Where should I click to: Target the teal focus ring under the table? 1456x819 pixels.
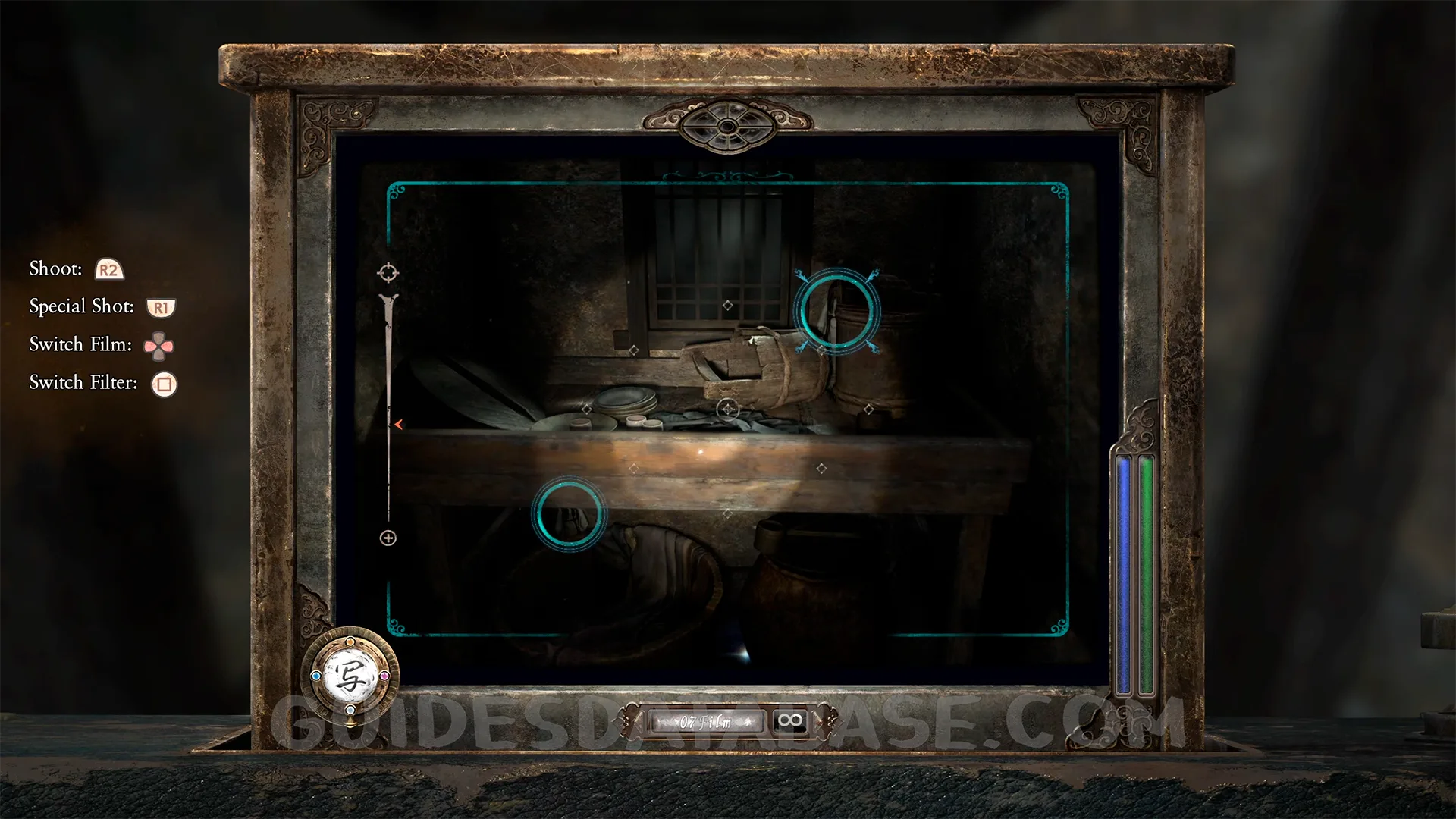[x=569, y=513]
